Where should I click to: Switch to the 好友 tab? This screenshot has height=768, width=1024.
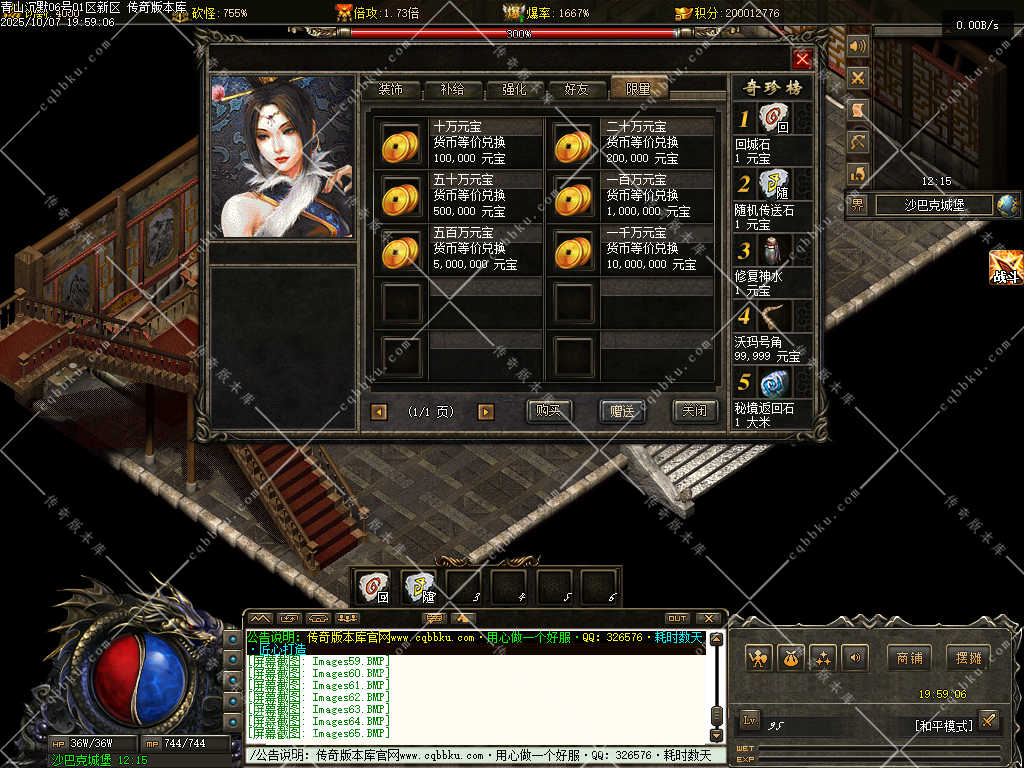(576, 89)
